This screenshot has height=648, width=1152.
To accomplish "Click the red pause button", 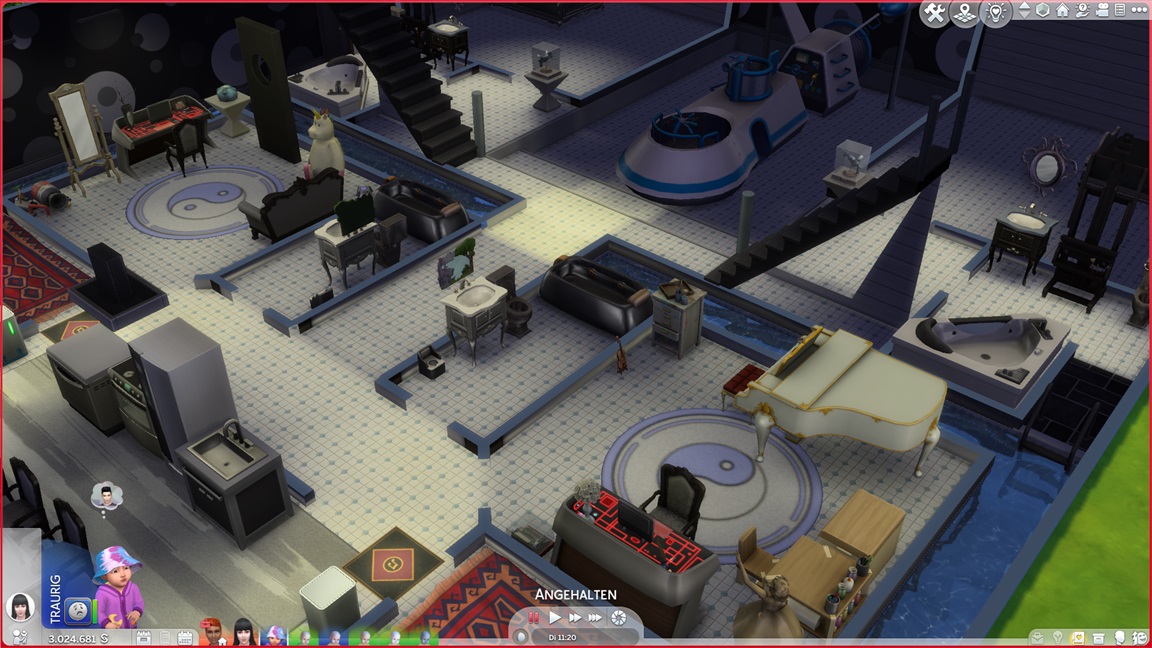I will coord(533,618).
